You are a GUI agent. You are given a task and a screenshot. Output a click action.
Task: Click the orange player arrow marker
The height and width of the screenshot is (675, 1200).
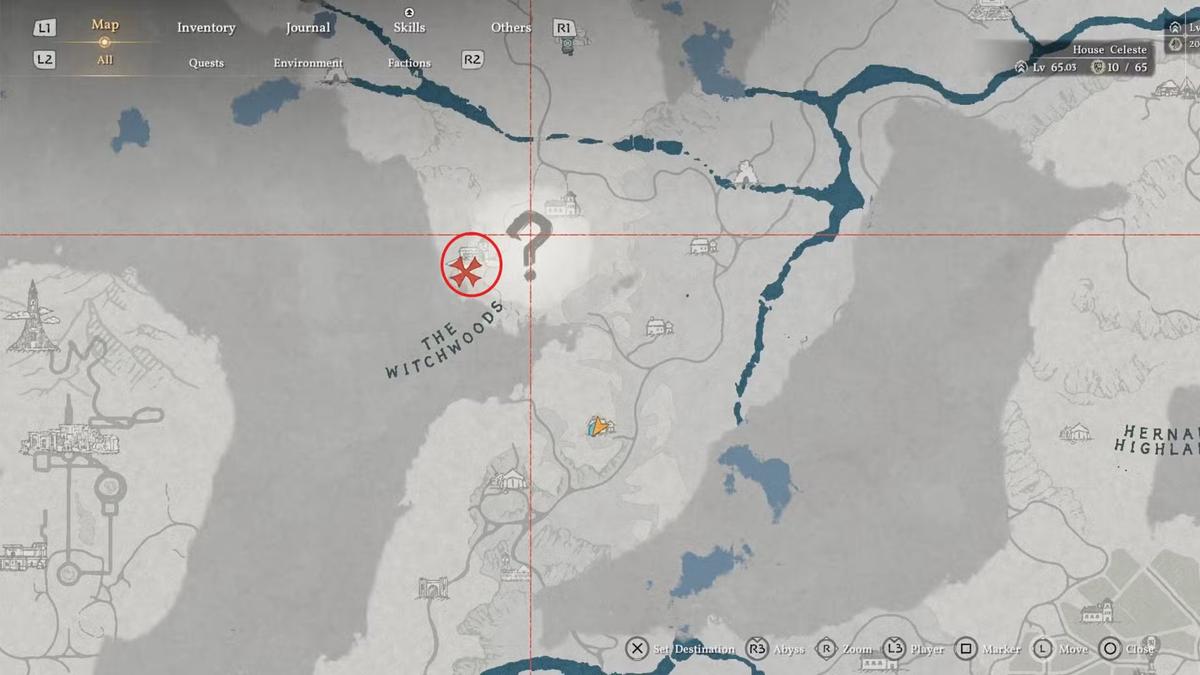598,427
